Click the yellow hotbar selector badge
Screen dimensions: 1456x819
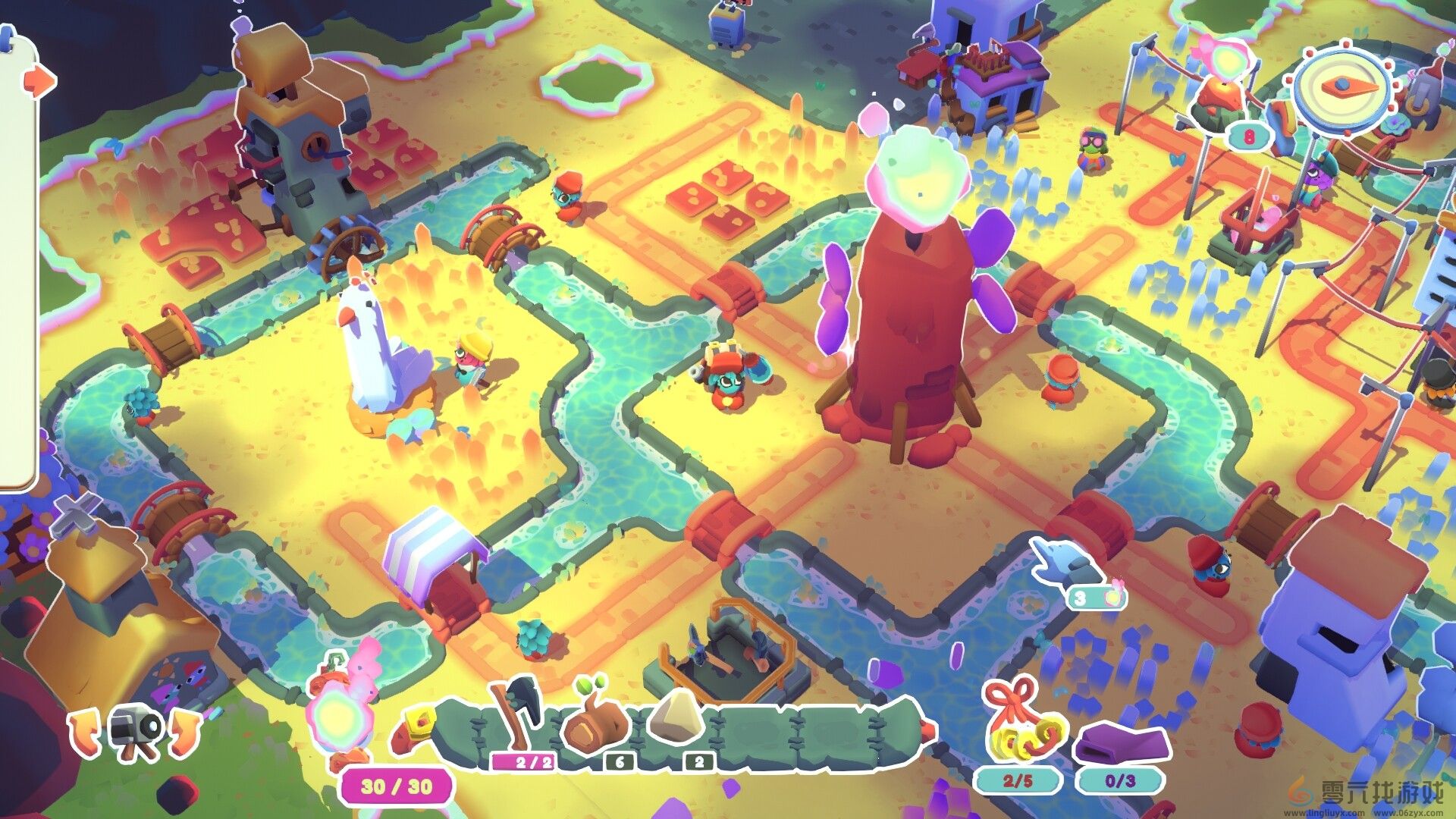coord(421,724)
